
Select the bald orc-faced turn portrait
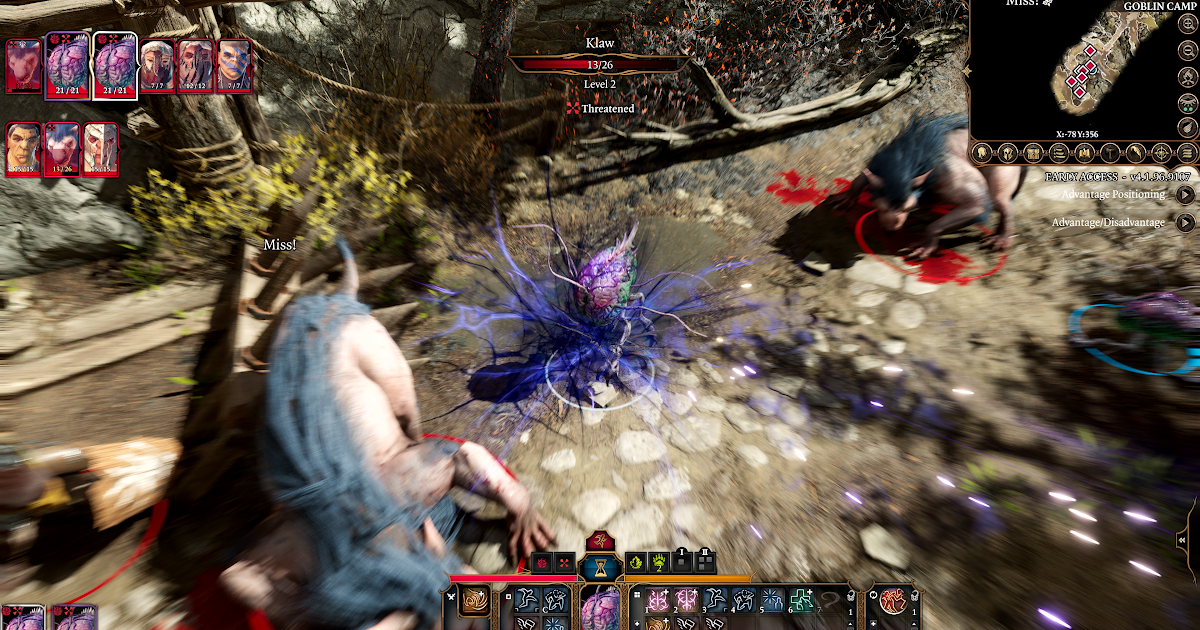24,150
